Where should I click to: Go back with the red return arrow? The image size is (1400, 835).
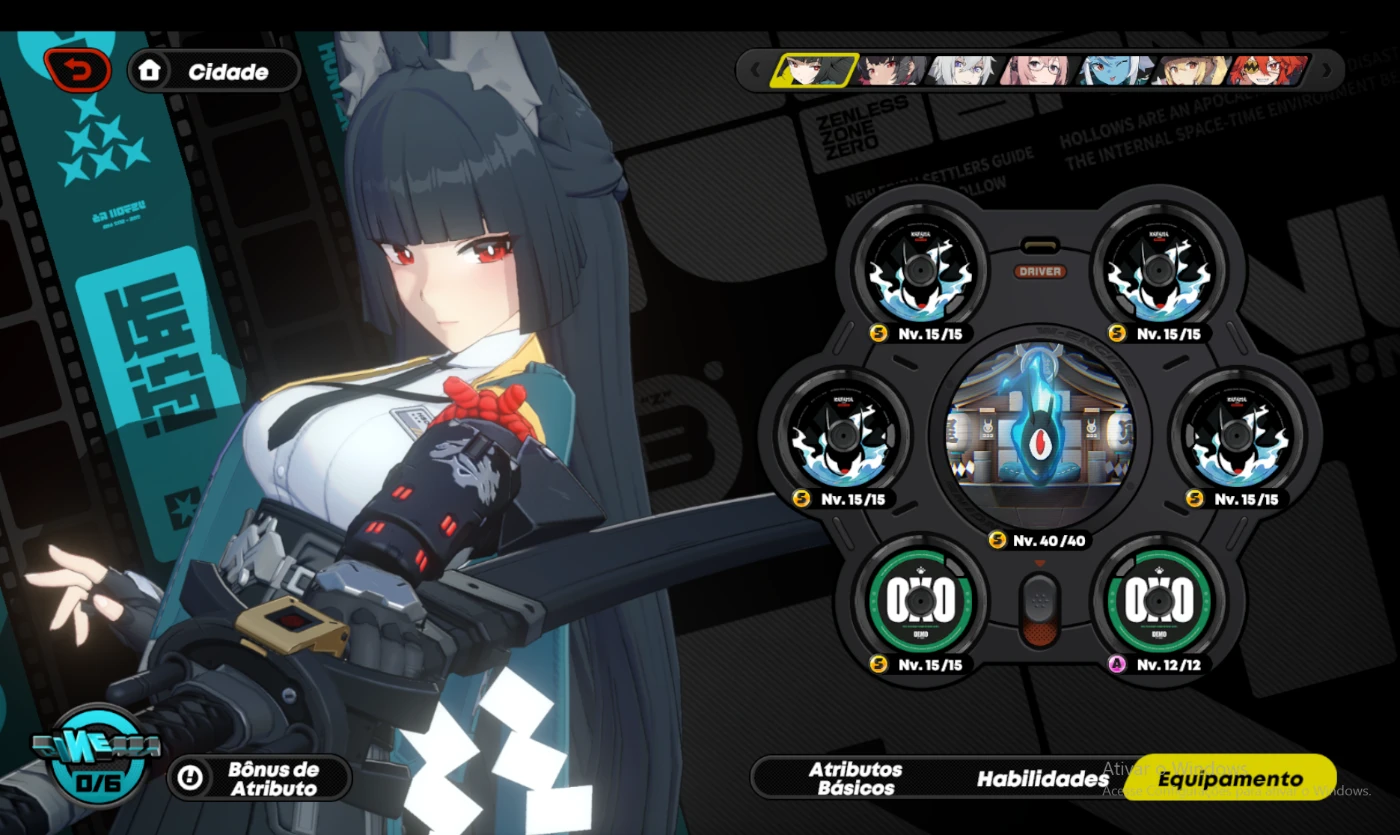tap(77, 71)
